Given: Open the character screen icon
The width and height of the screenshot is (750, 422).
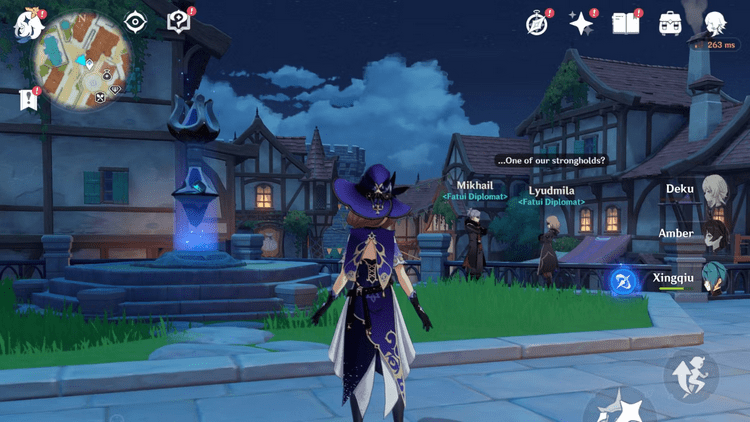Looking at the screenshot, I should coord(715,24).
